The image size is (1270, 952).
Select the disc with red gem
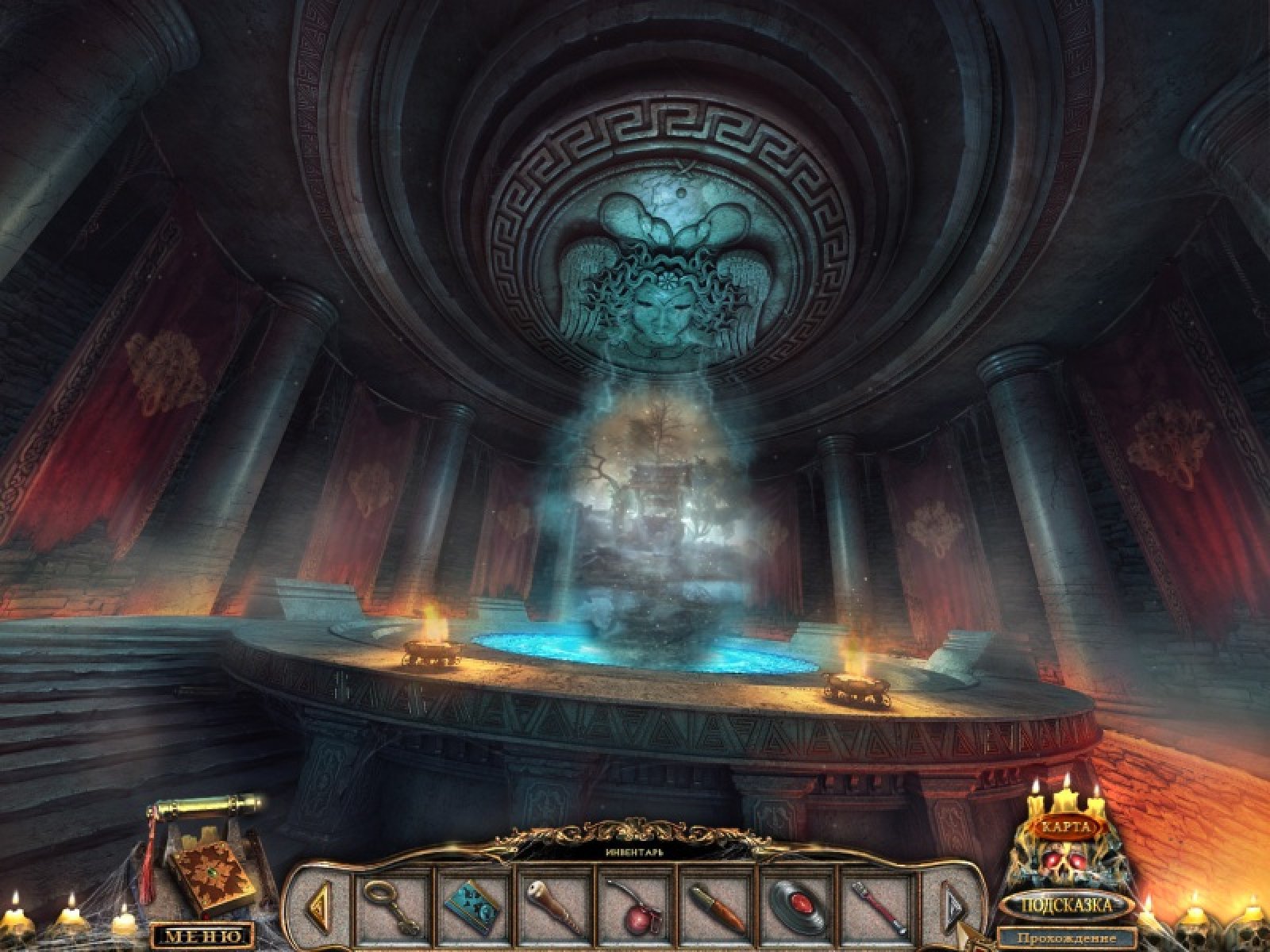click(x=797, y=905)
